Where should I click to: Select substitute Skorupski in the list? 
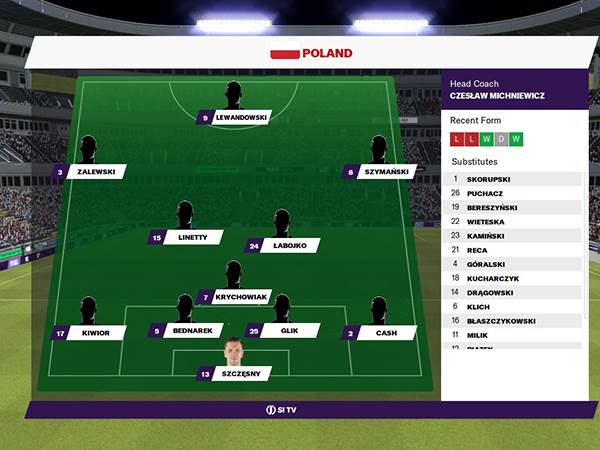tap(513, 179)
